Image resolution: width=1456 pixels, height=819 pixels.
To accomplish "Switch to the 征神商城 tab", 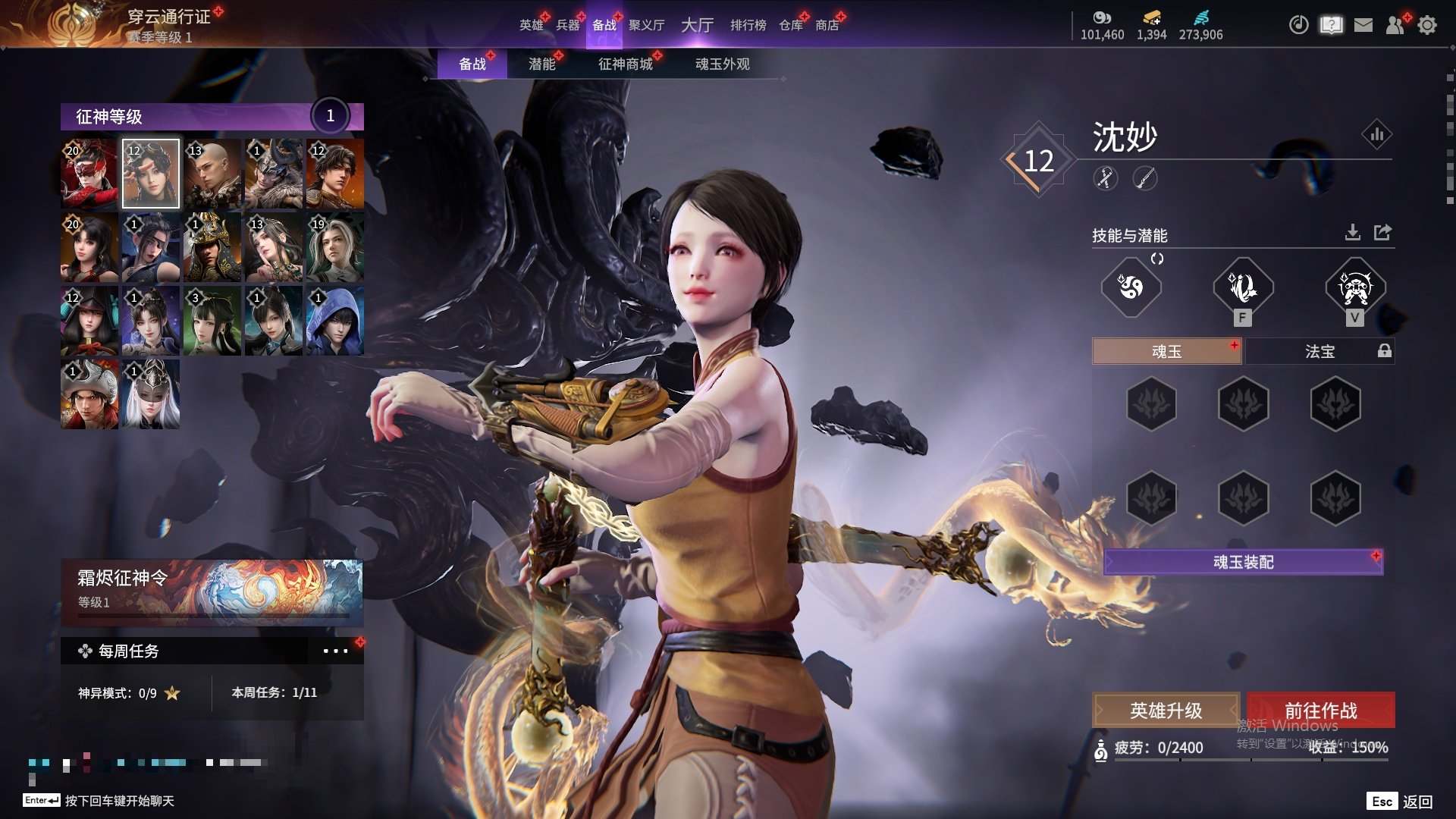I will click(x=625, y=64).
